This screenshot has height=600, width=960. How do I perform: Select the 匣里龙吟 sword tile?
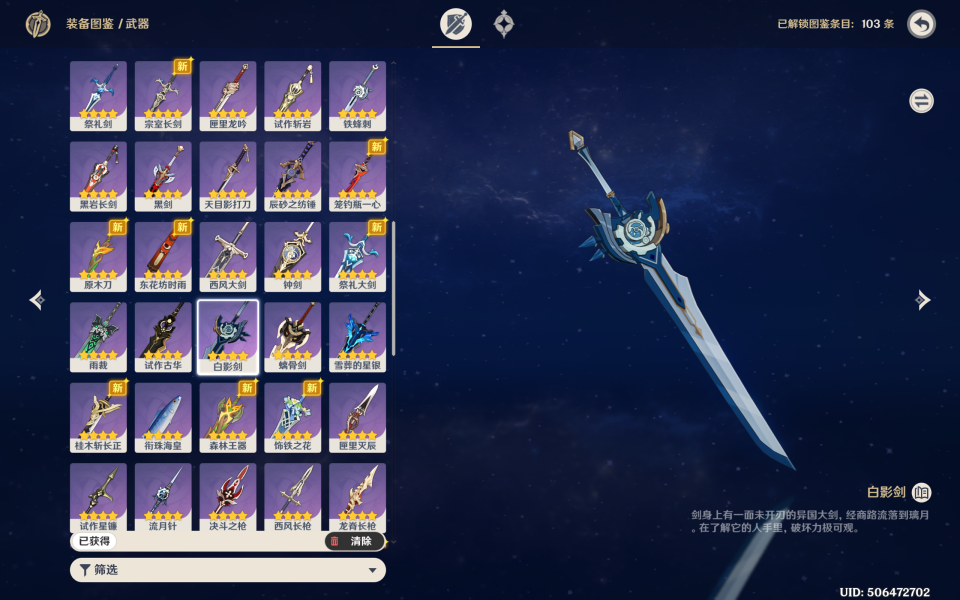tap(228, 96)
